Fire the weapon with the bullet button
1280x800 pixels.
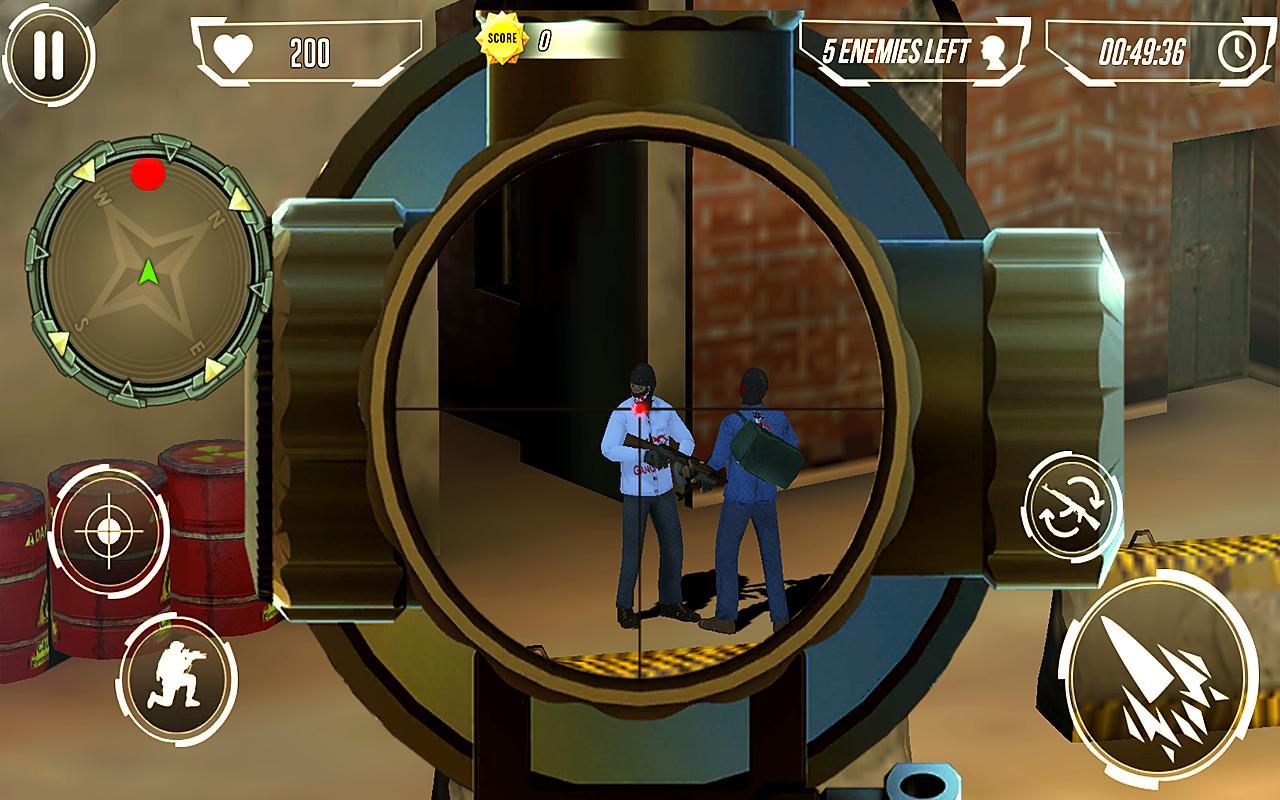pyautogui.click(x=1158, y=676)
